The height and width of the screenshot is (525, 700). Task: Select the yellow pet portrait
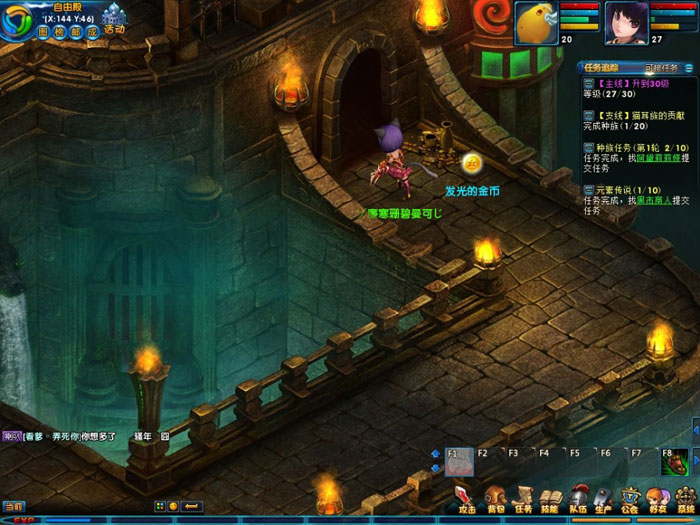[536, 23]
